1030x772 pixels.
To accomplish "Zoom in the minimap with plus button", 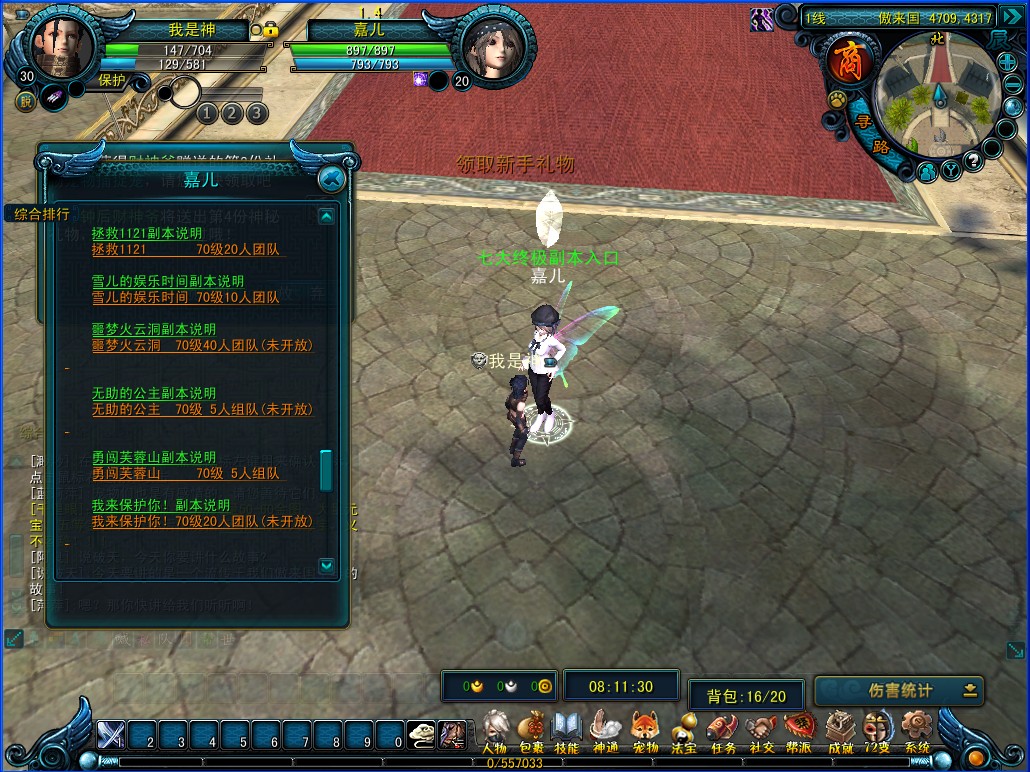I will 1007,62.
